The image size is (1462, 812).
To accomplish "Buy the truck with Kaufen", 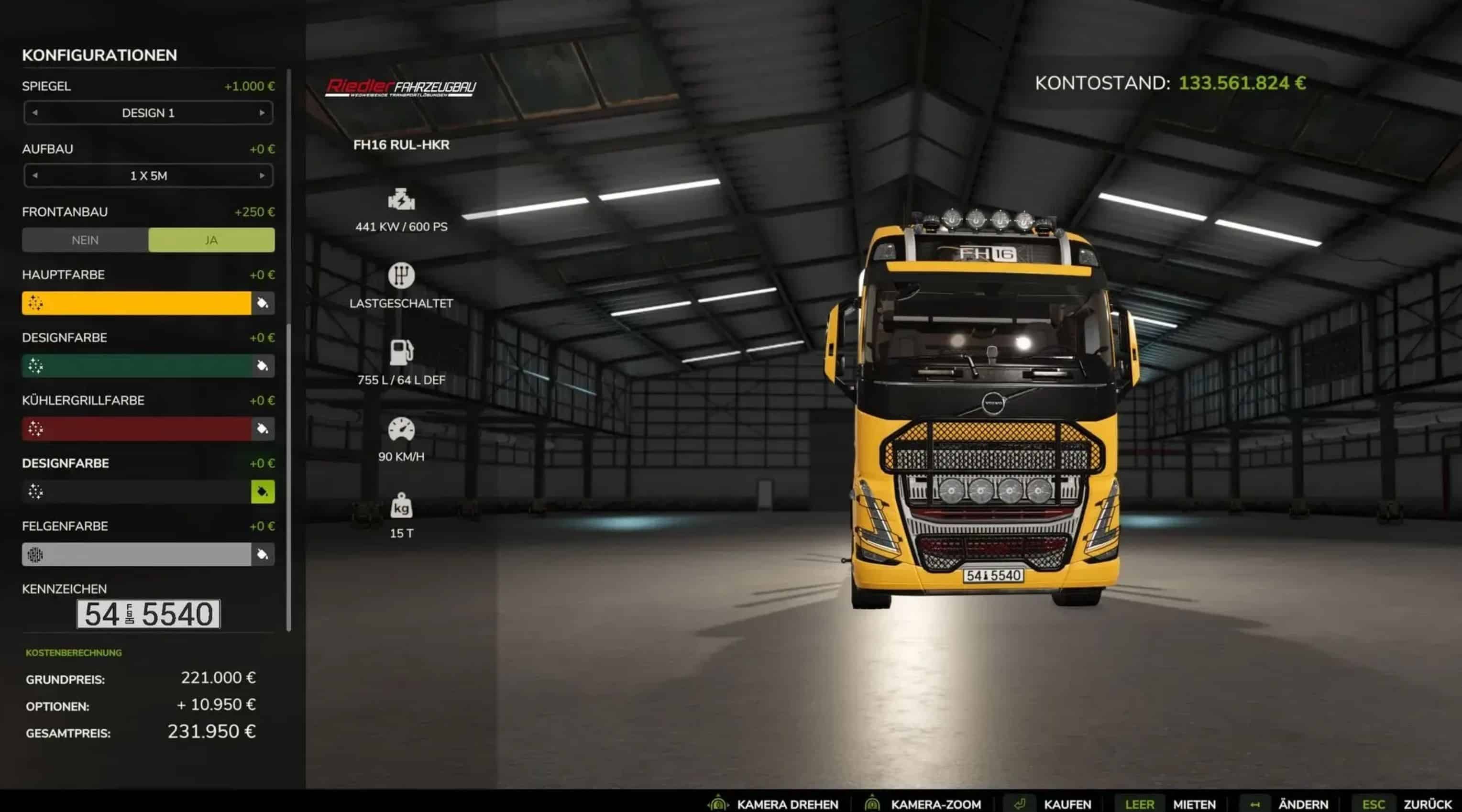I will tap(1067, 804).
